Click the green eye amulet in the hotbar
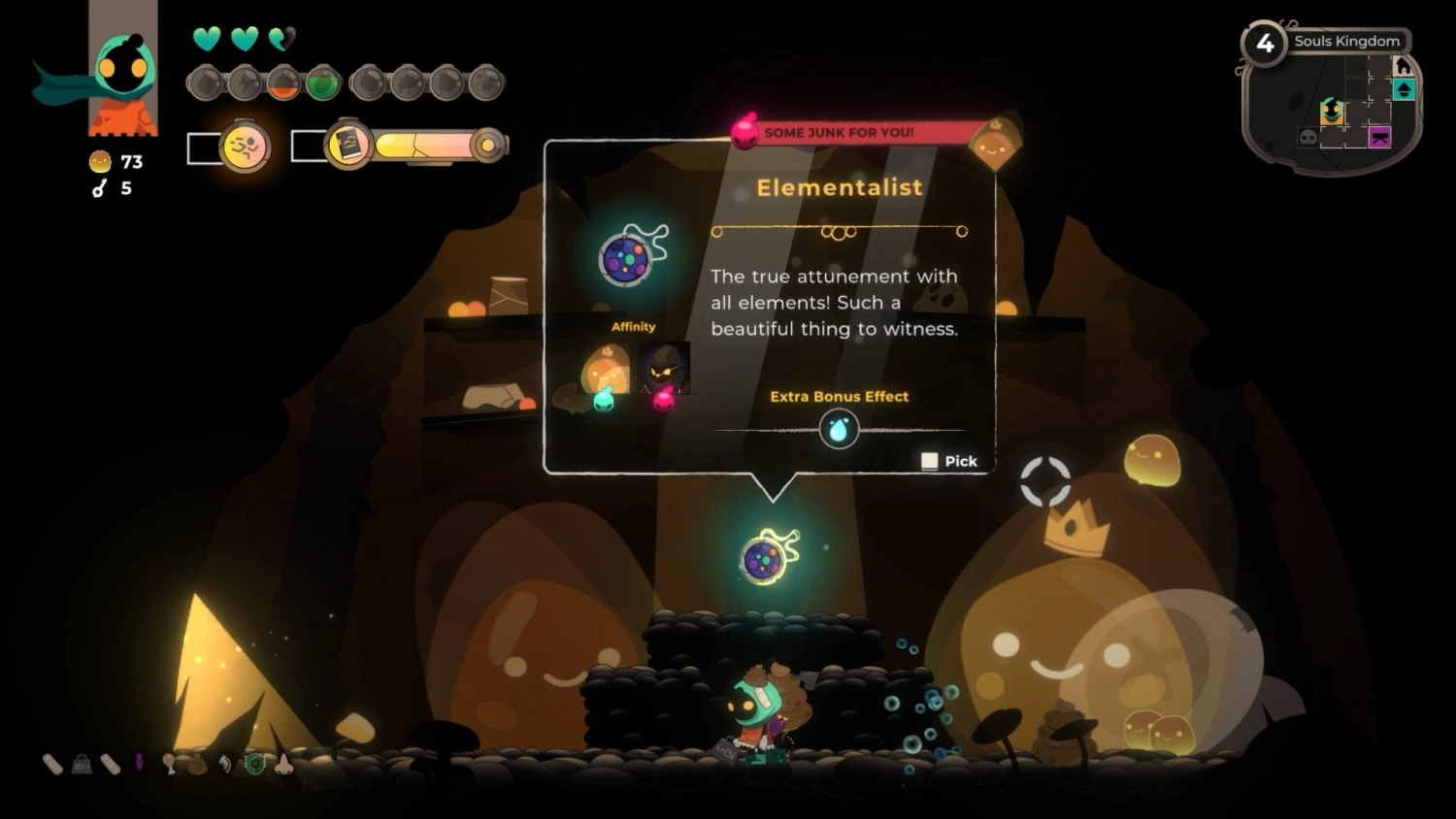Screen dimensions: 1456x819 click(x=254, y=766)
